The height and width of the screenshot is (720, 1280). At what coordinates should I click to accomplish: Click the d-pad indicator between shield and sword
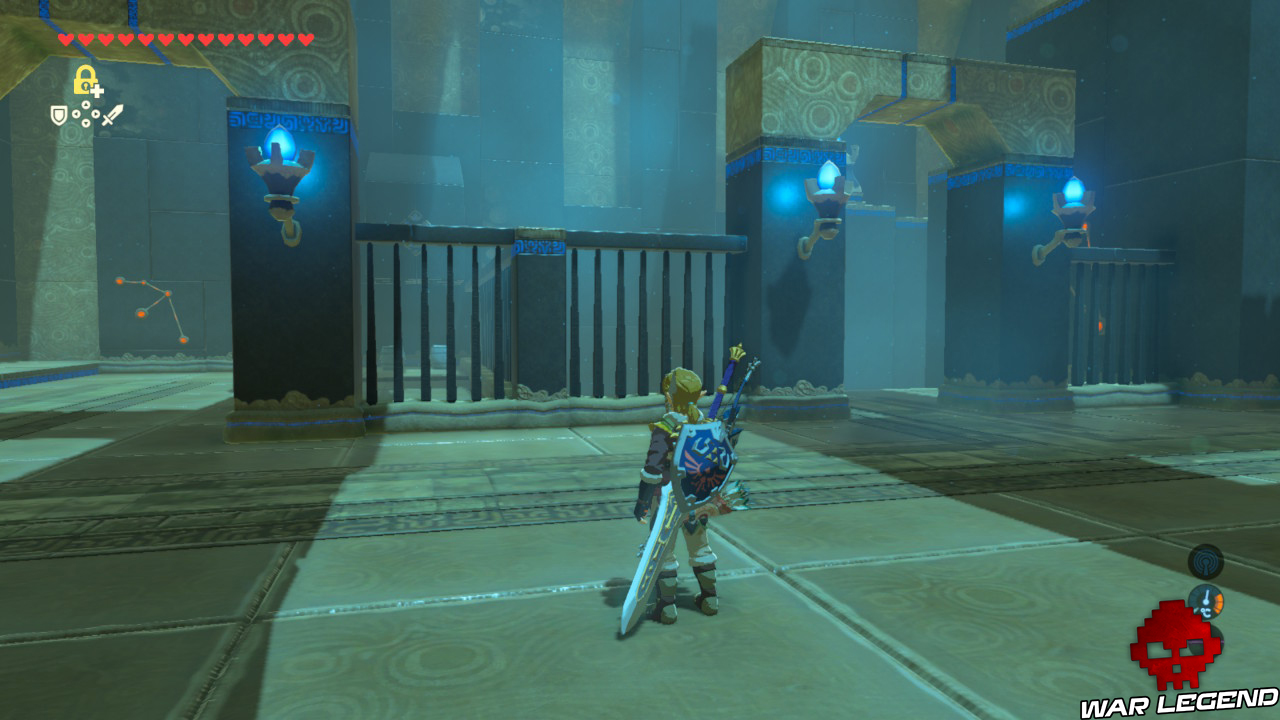click(86, 113)
